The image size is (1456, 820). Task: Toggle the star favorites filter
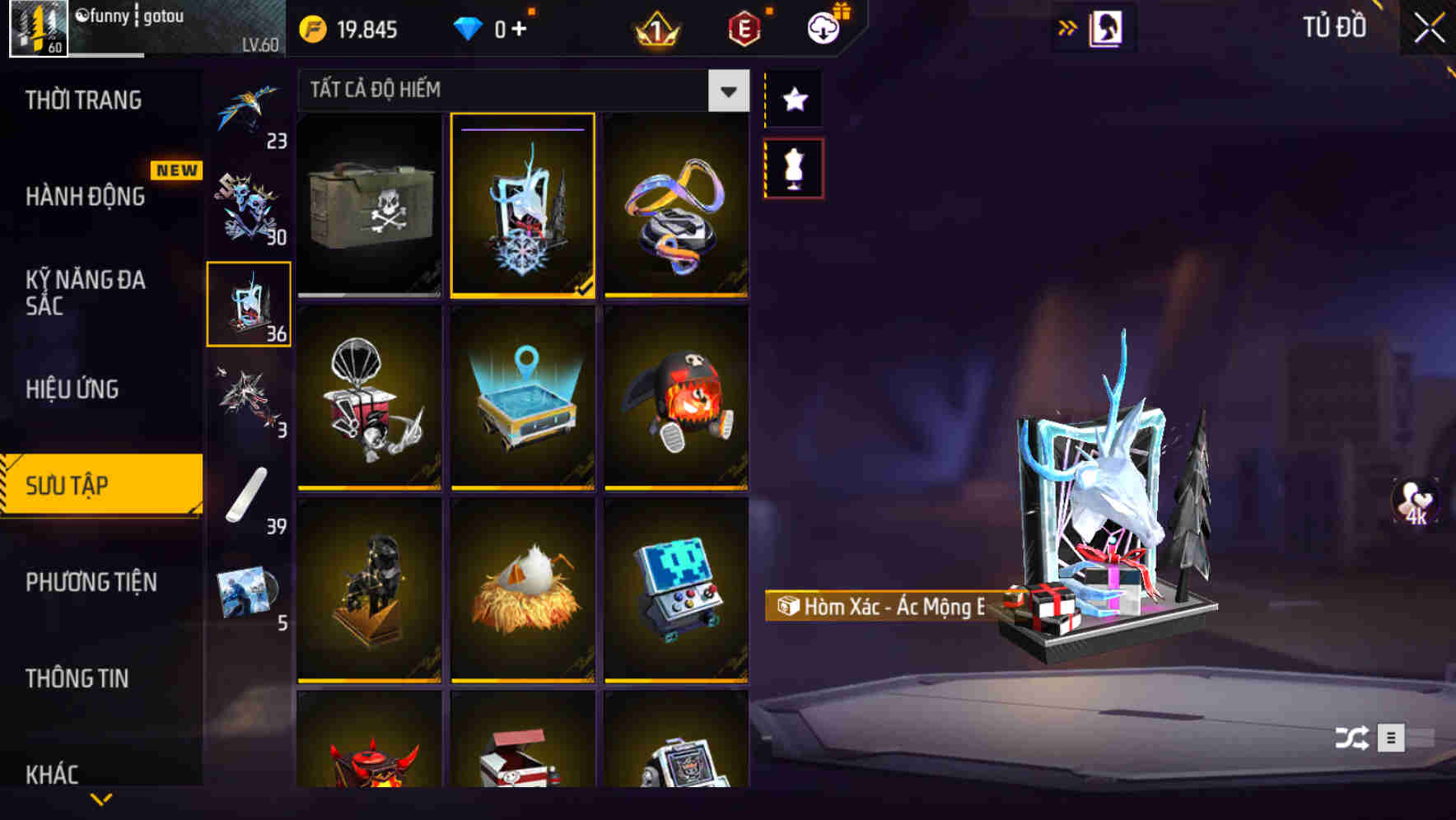[x=793, y=99]
